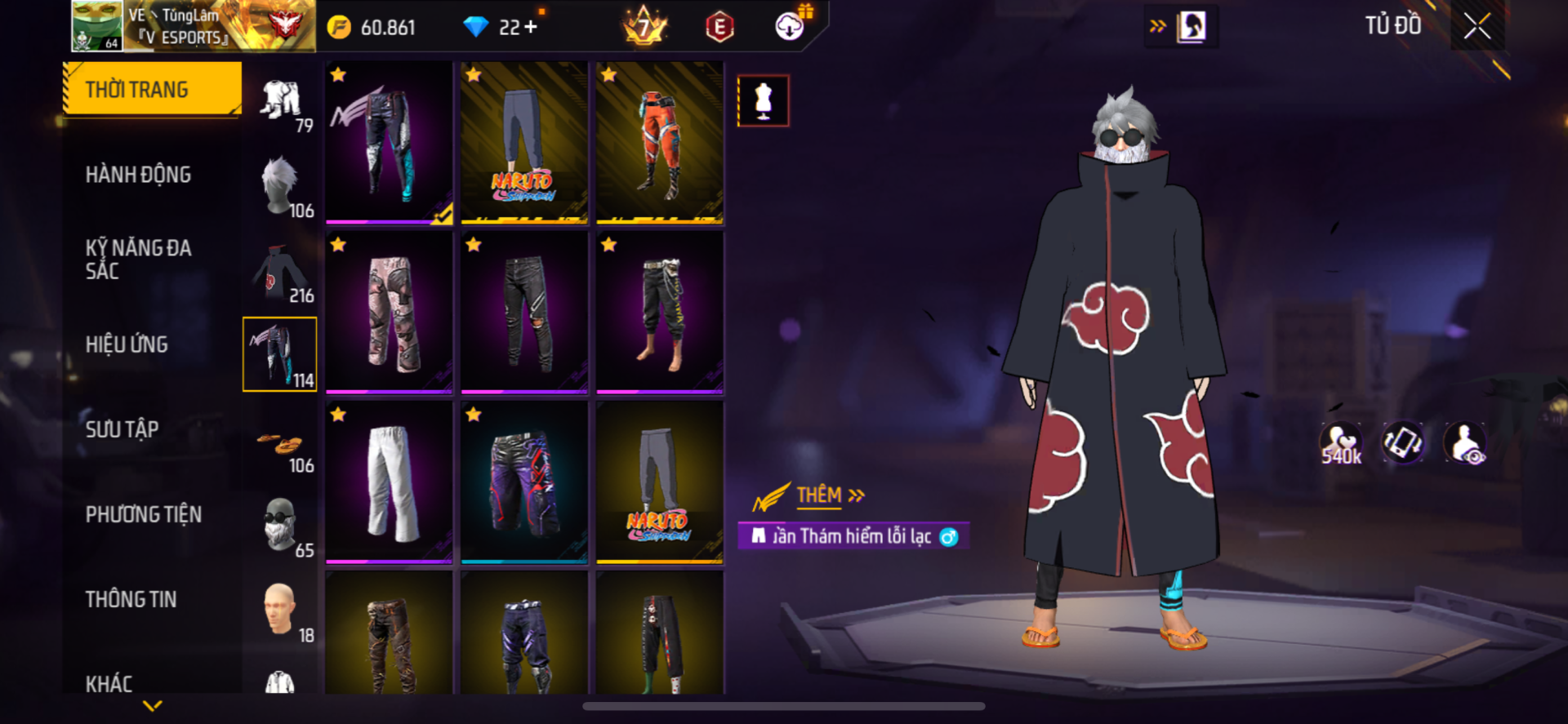Viewport: 1568px width, 724px height.
Task: Equip the orange camo pants
Action: tap(659, 142)
